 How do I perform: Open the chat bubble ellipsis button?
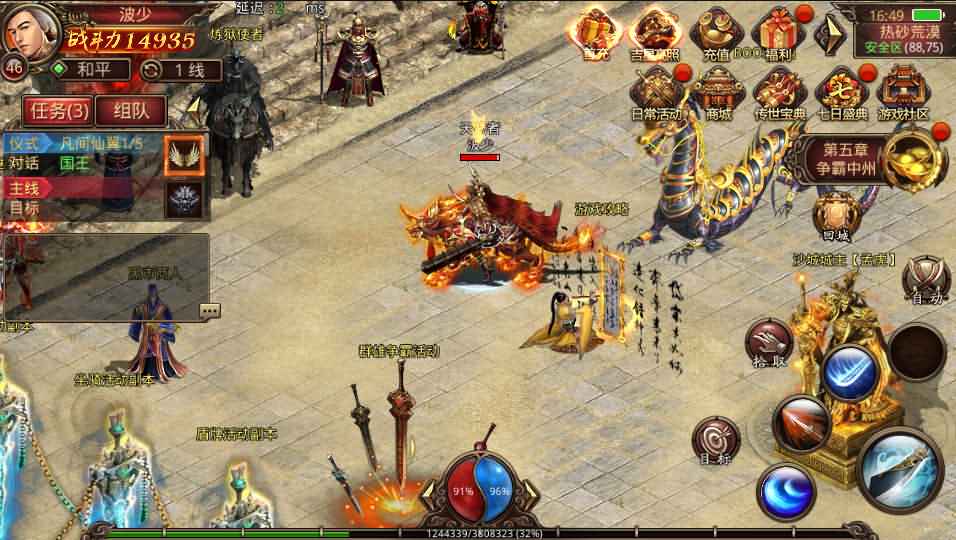click(210, 310)
